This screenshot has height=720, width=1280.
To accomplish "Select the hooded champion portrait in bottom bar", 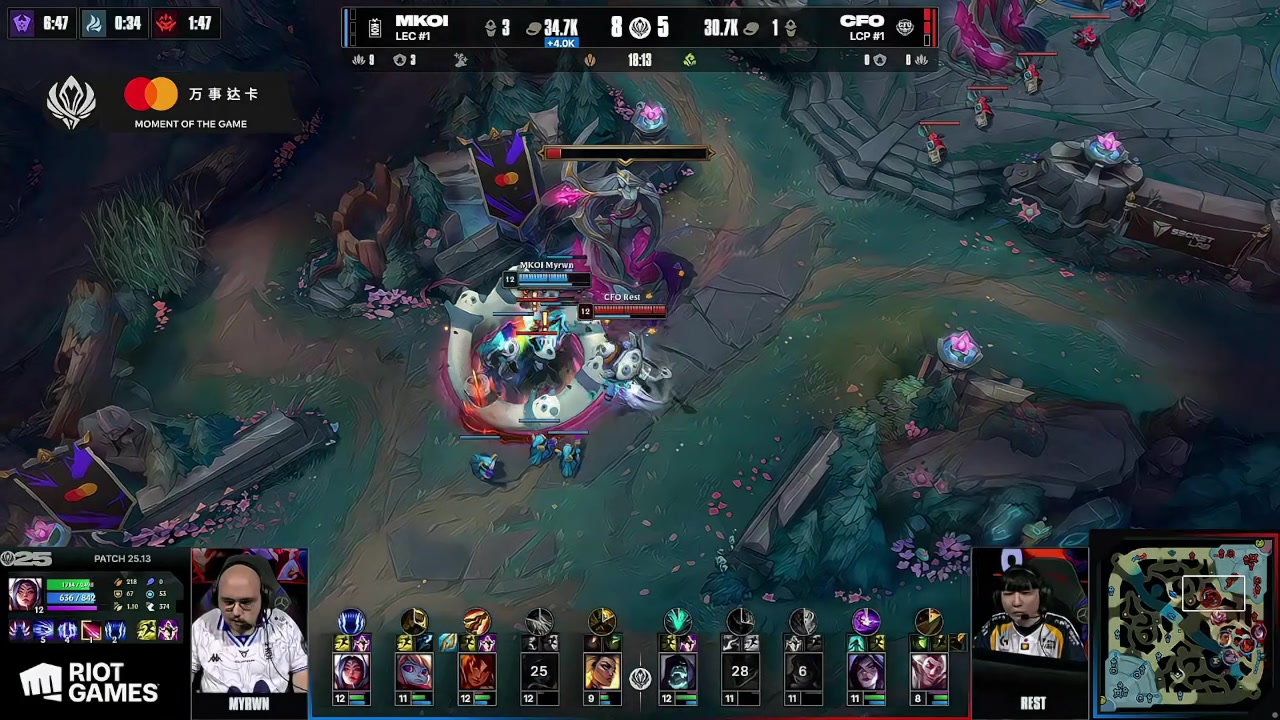I will tap(677, 671).
